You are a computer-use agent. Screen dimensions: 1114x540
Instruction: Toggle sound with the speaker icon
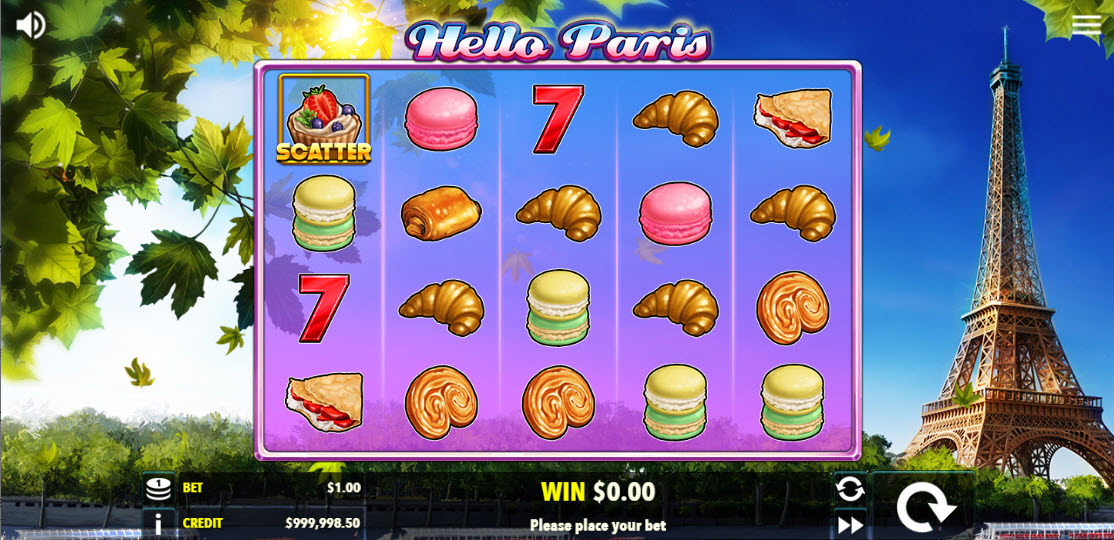click(31, 25)
